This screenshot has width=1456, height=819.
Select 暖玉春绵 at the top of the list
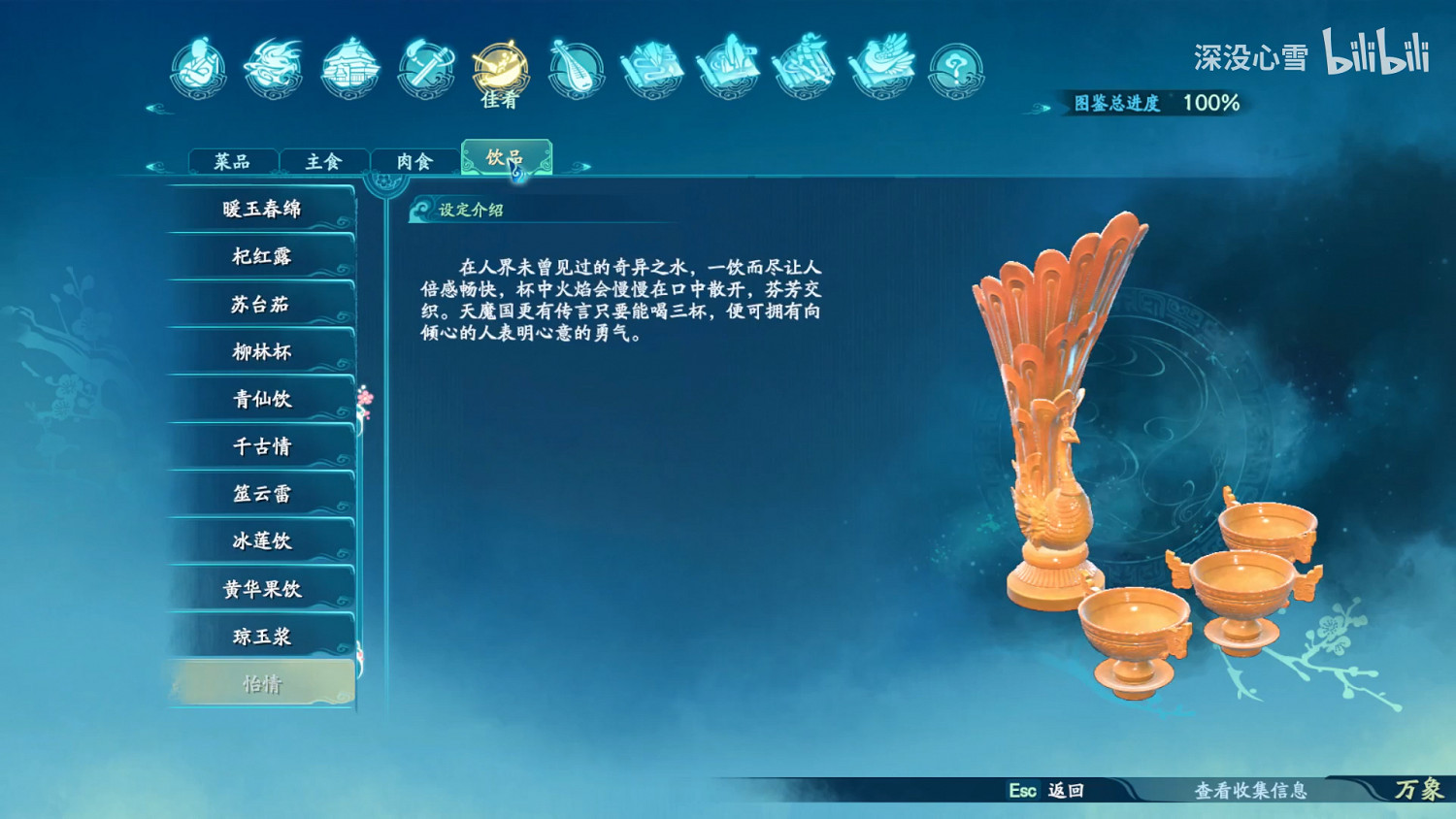(262, 208)
